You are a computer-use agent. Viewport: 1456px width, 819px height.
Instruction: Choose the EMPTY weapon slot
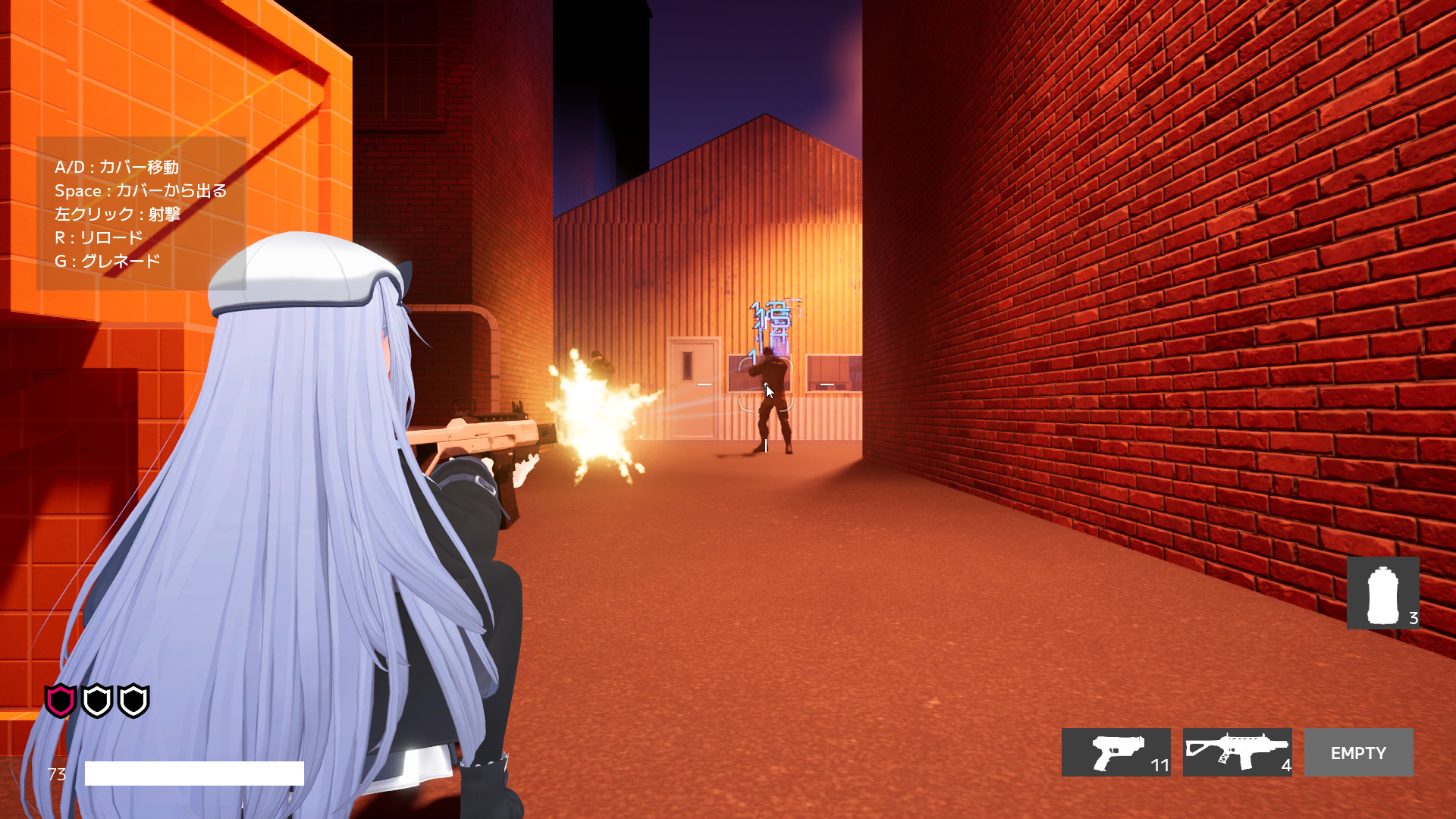1358,752
